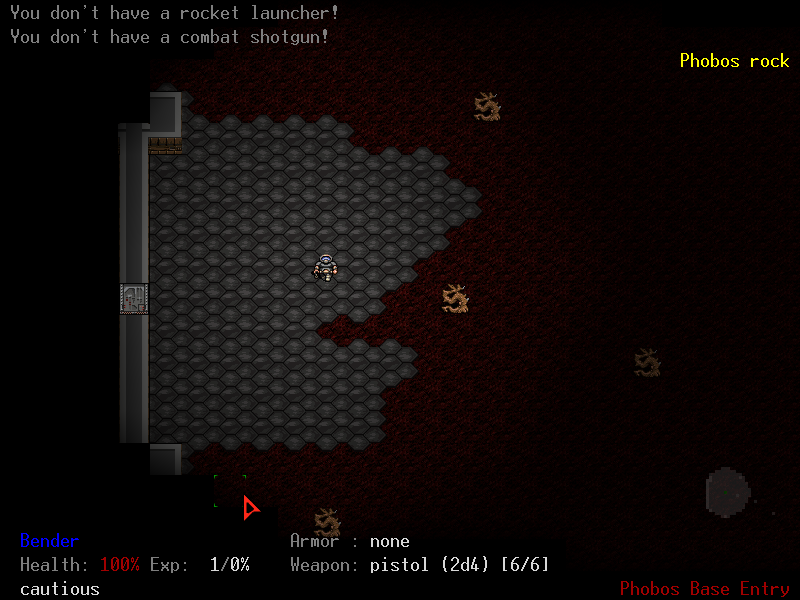Click the minimap showing the explored area
Screen dimensions: 800x600
[728, 493]
